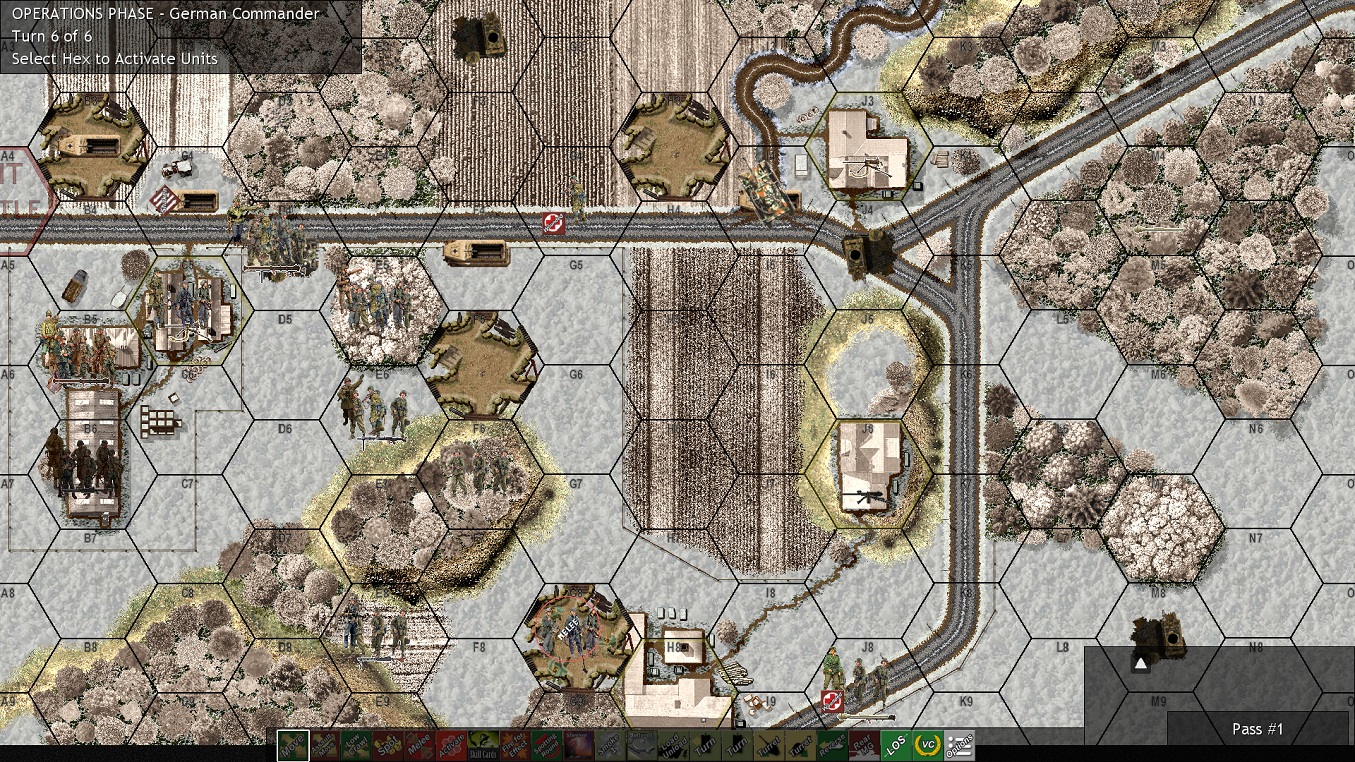Activate the Spot command
This screenshot has width=1355, height=762.
tap(386, 745)
